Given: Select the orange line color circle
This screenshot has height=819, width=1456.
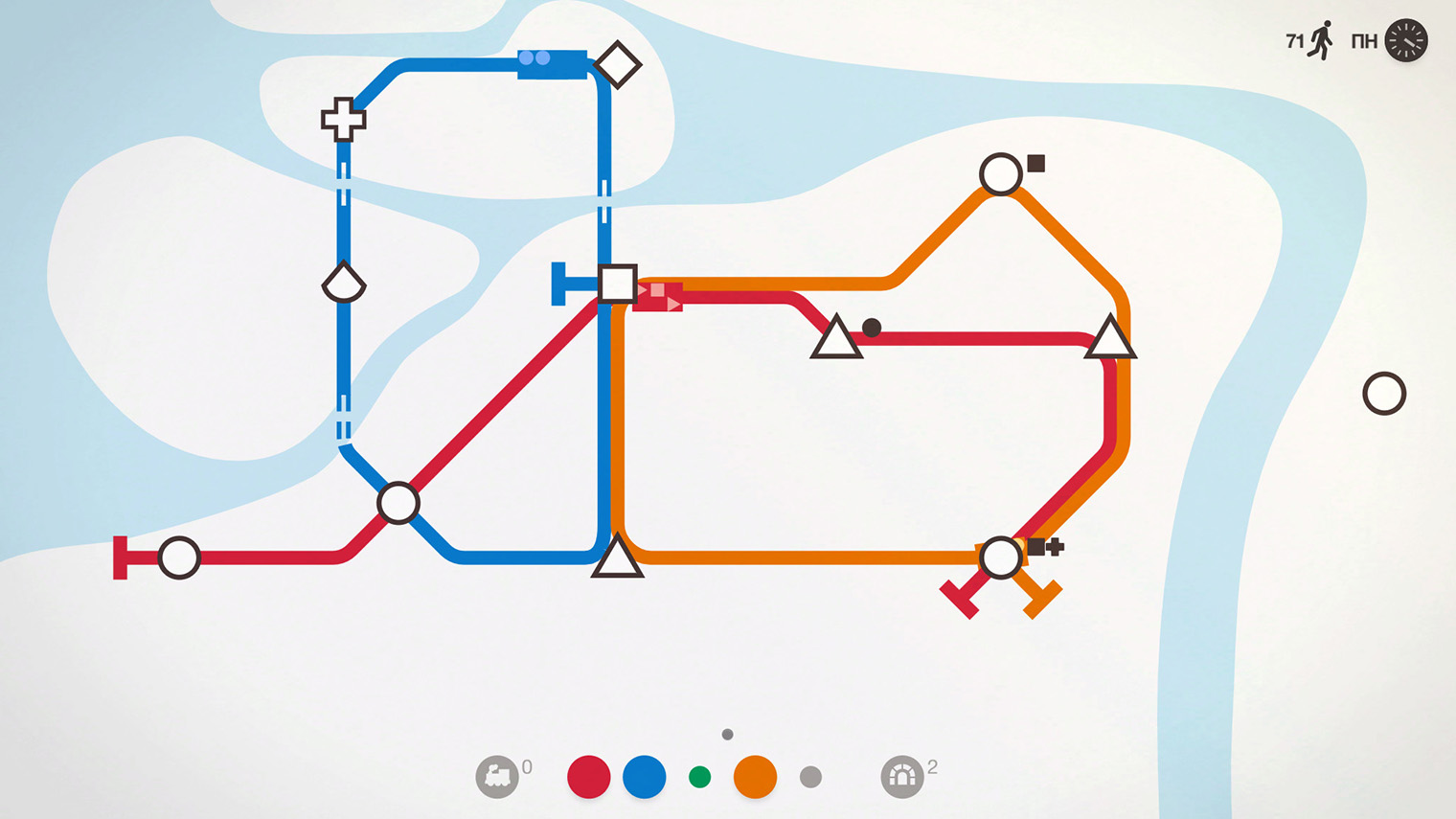Looking at the screenshot, I should pos(755,777).
